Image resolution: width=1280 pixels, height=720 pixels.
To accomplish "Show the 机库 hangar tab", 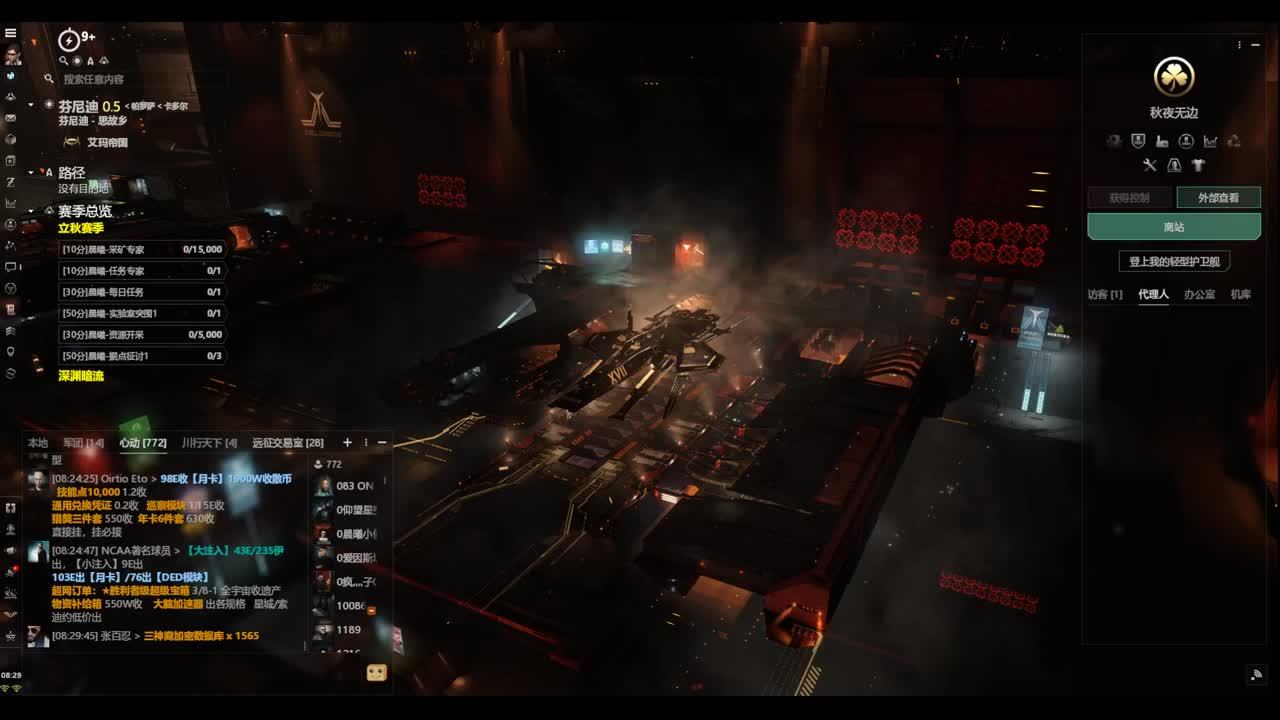I will (x=1241, y=295).
